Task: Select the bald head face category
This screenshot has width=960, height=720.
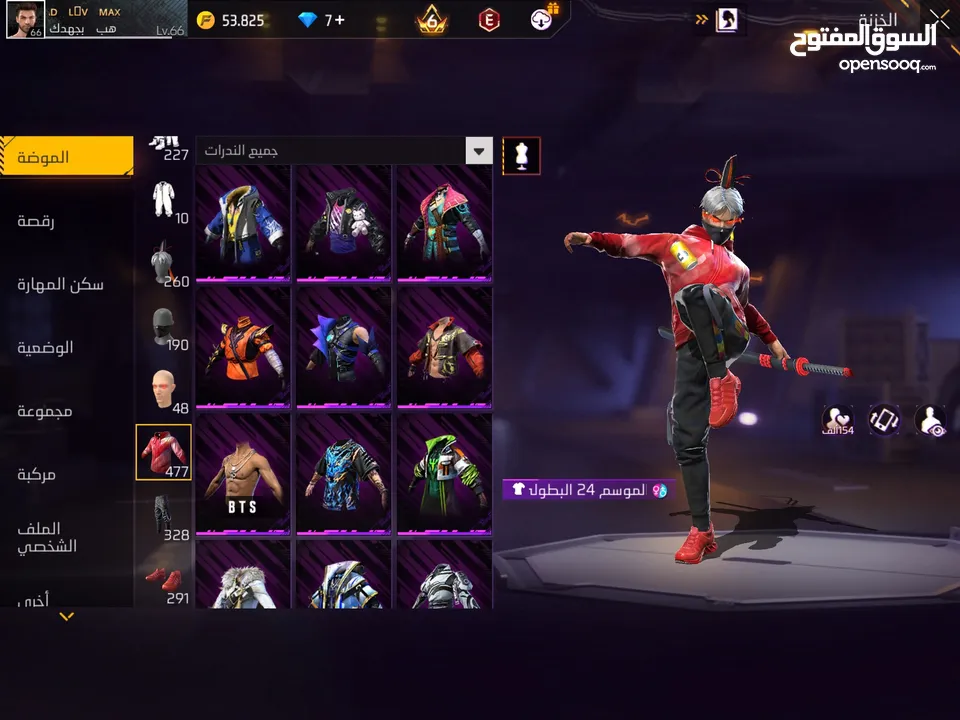Action: click(164, 390)
